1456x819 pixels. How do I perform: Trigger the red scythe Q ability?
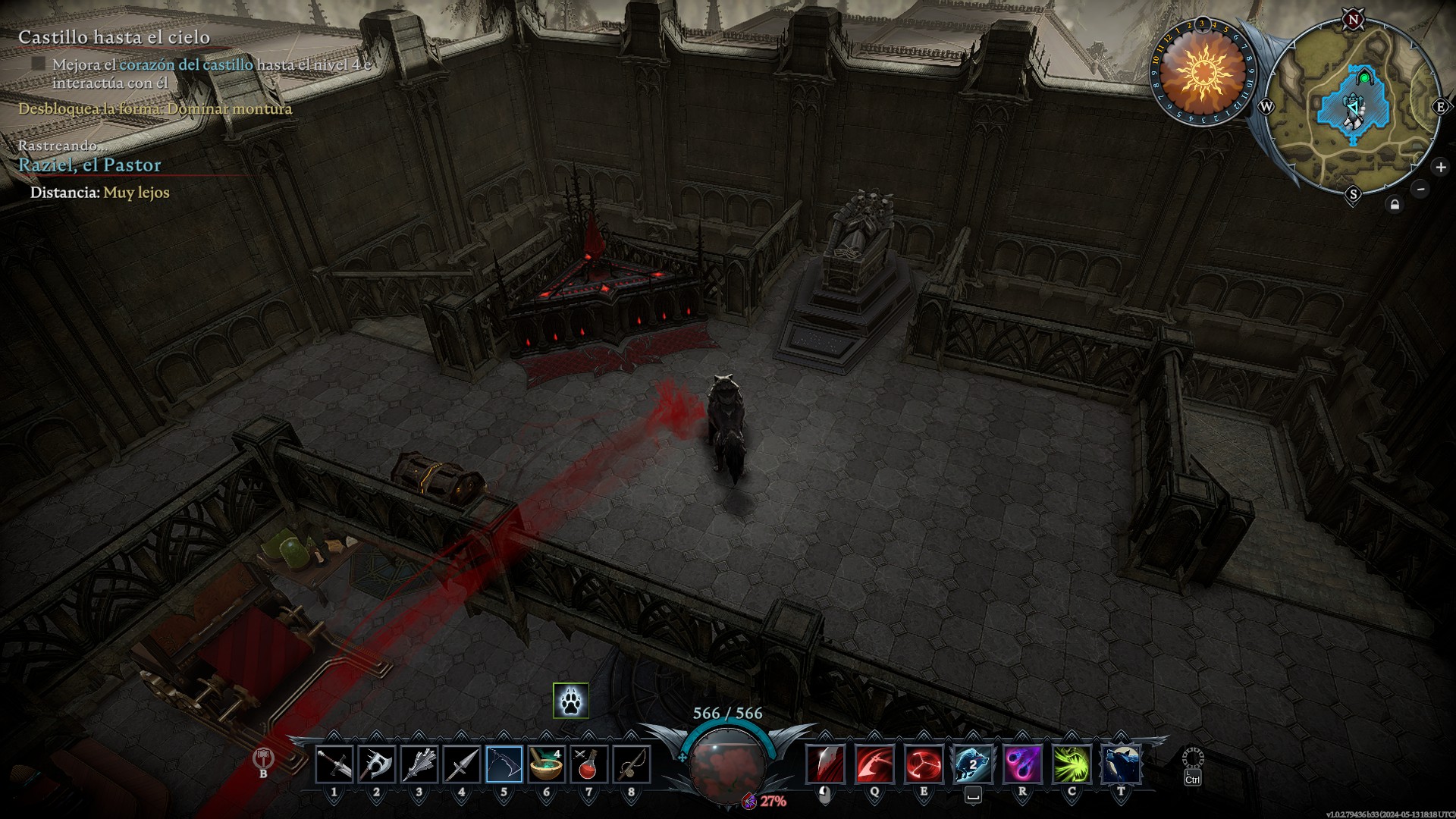tap(874, 764)
